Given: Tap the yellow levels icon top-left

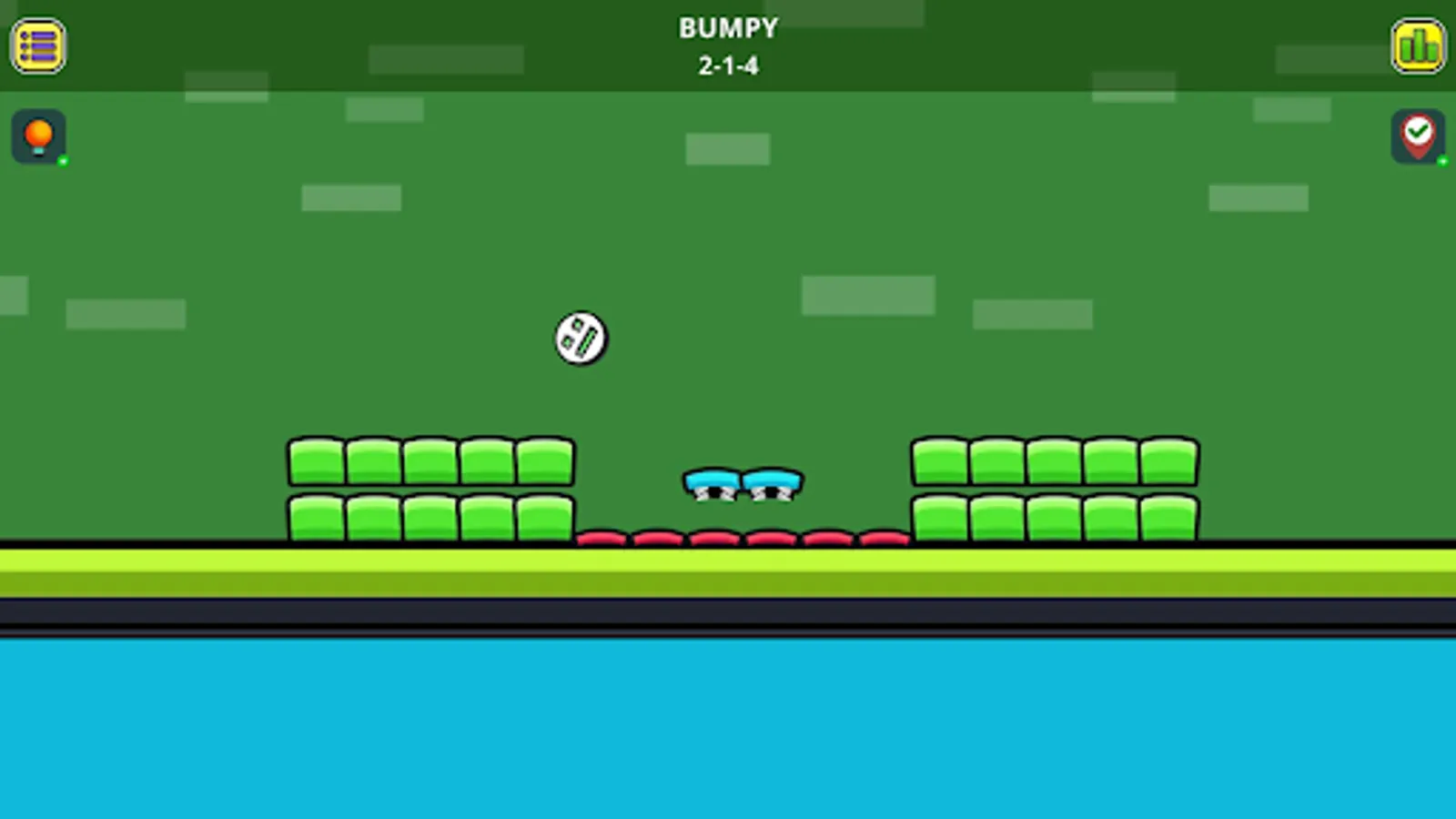Looking at the screenshot, I should pyautogui.click(x=37, y=46).
